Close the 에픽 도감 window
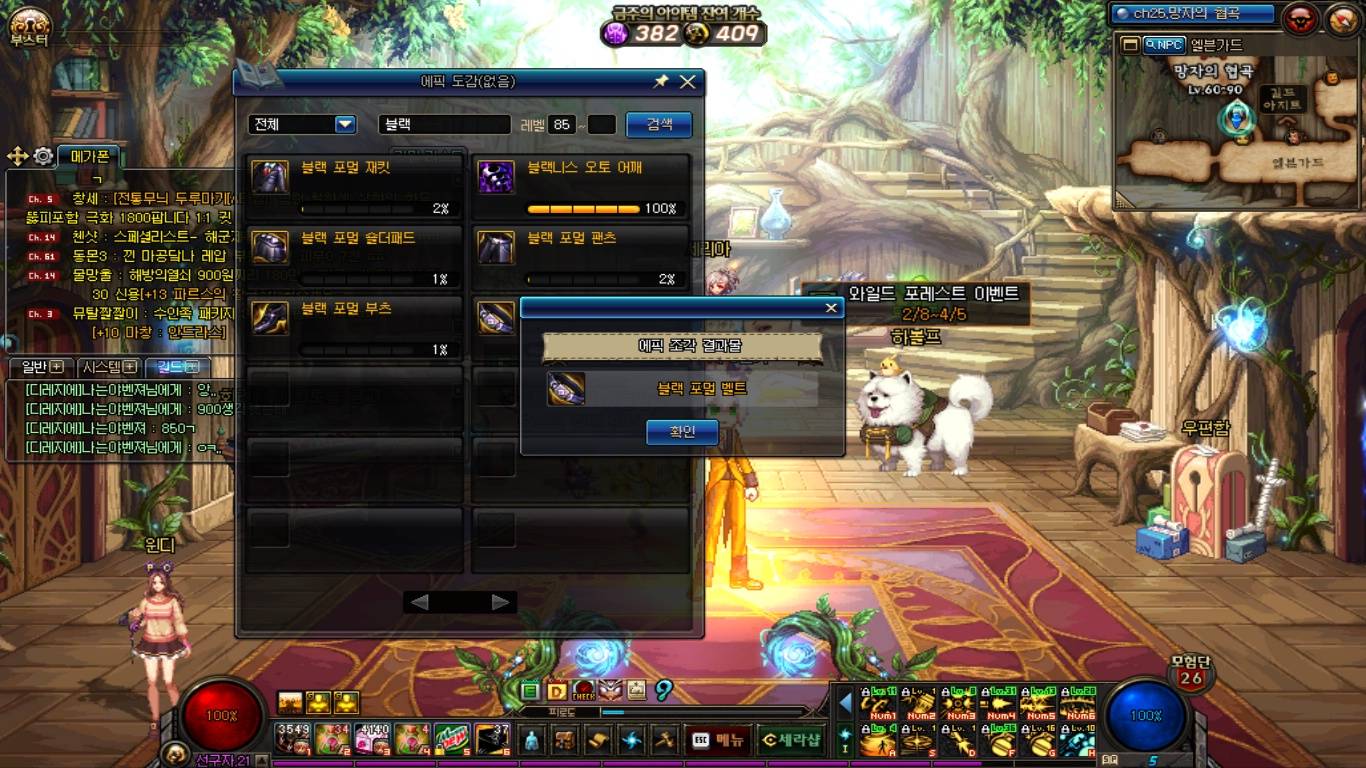 (x=687, y=82)
